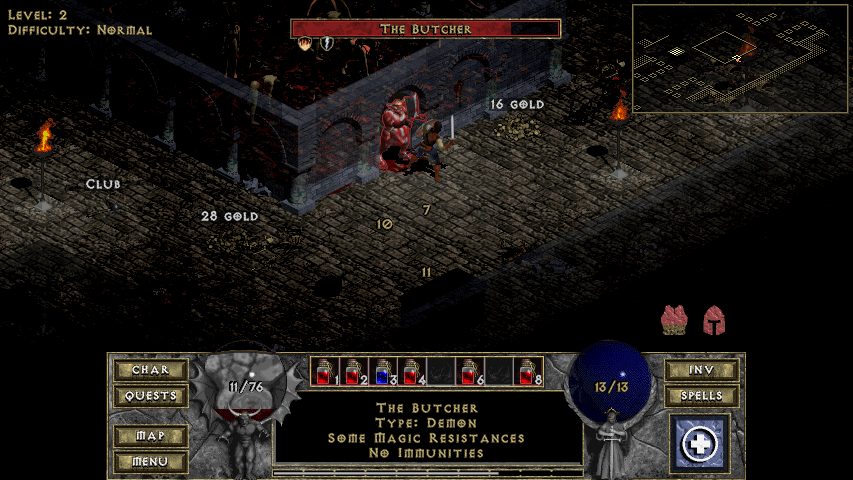The height and width of the screenshot is (480, 853).
Task: Open the QUESTS log
Action: [x=150, y=396]
